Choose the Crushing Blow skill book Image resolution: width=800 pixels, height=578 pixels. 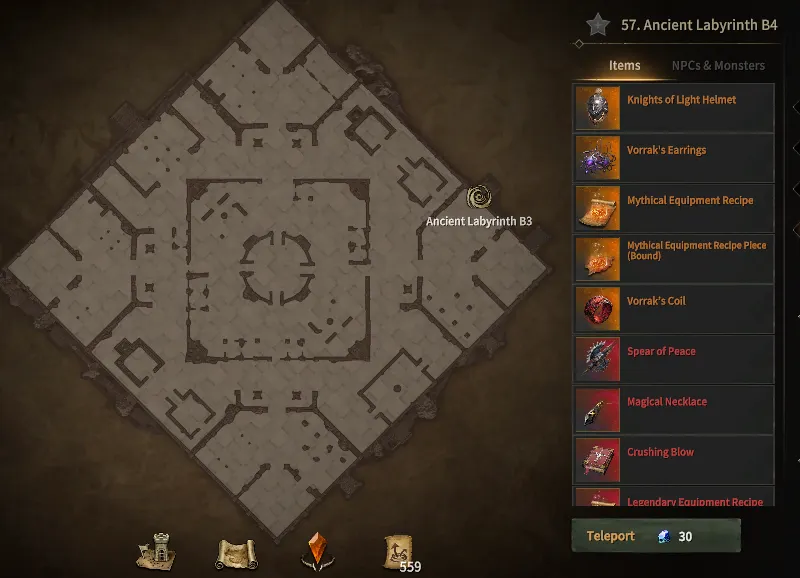673,460
